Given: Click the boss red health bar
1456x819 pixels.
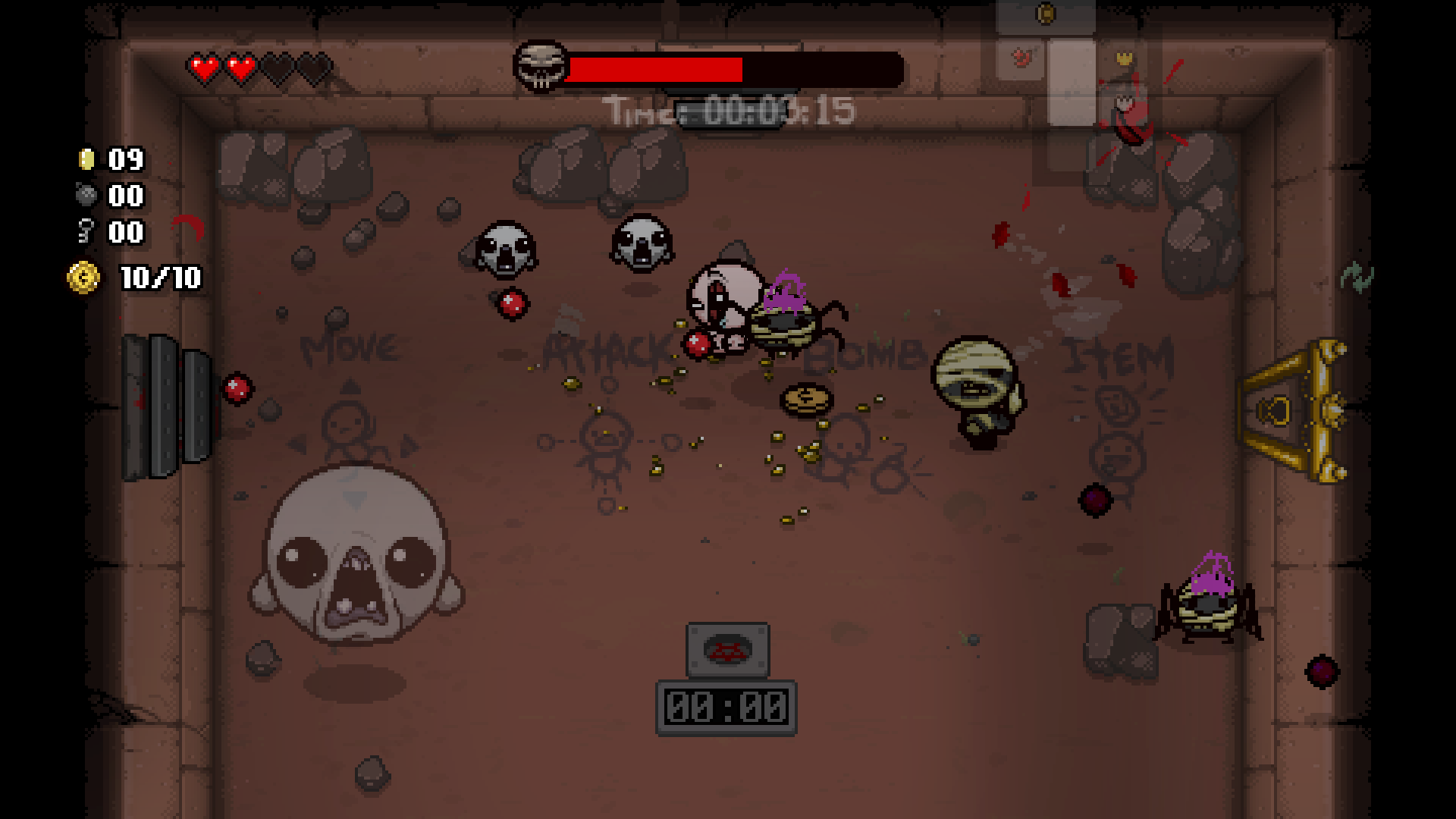Looking at the screenshot, I should (x=656, y=70).
